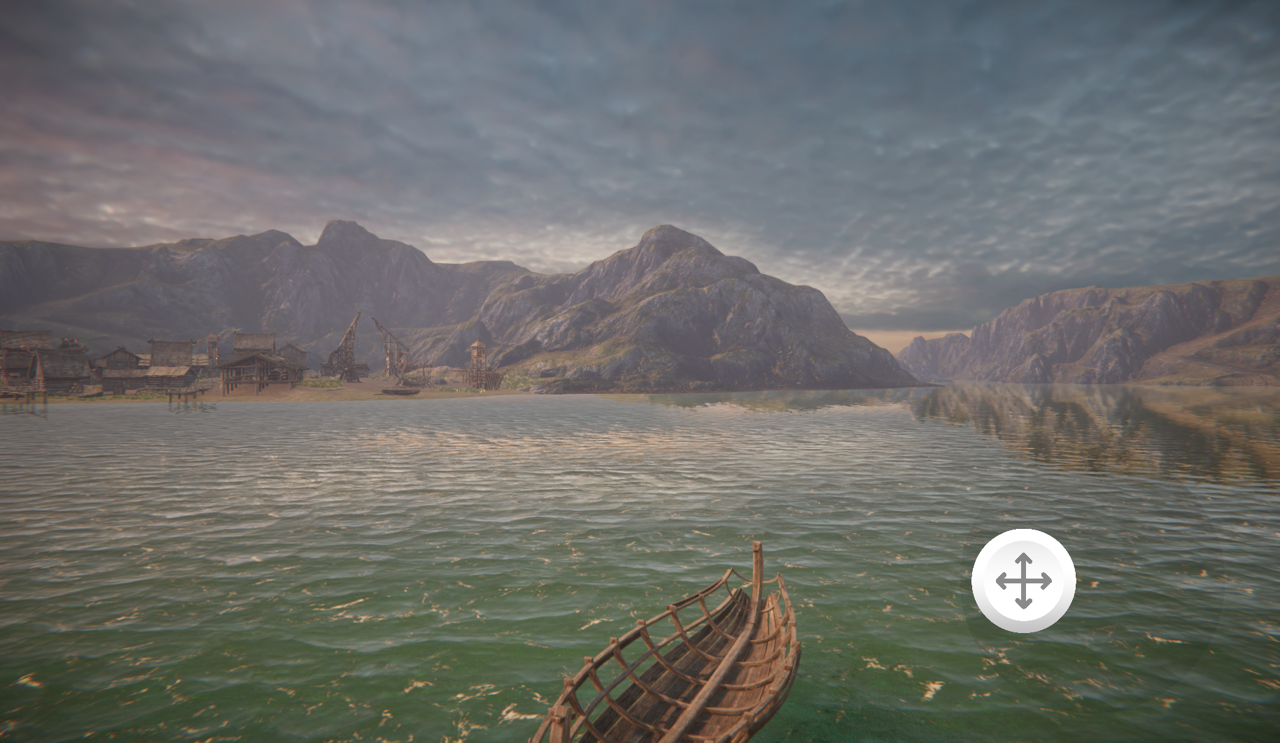This screenshot has width=1280, height=743.
Task: Click the center of the four-way arrow icon
Action: [x=1023, y=580]
